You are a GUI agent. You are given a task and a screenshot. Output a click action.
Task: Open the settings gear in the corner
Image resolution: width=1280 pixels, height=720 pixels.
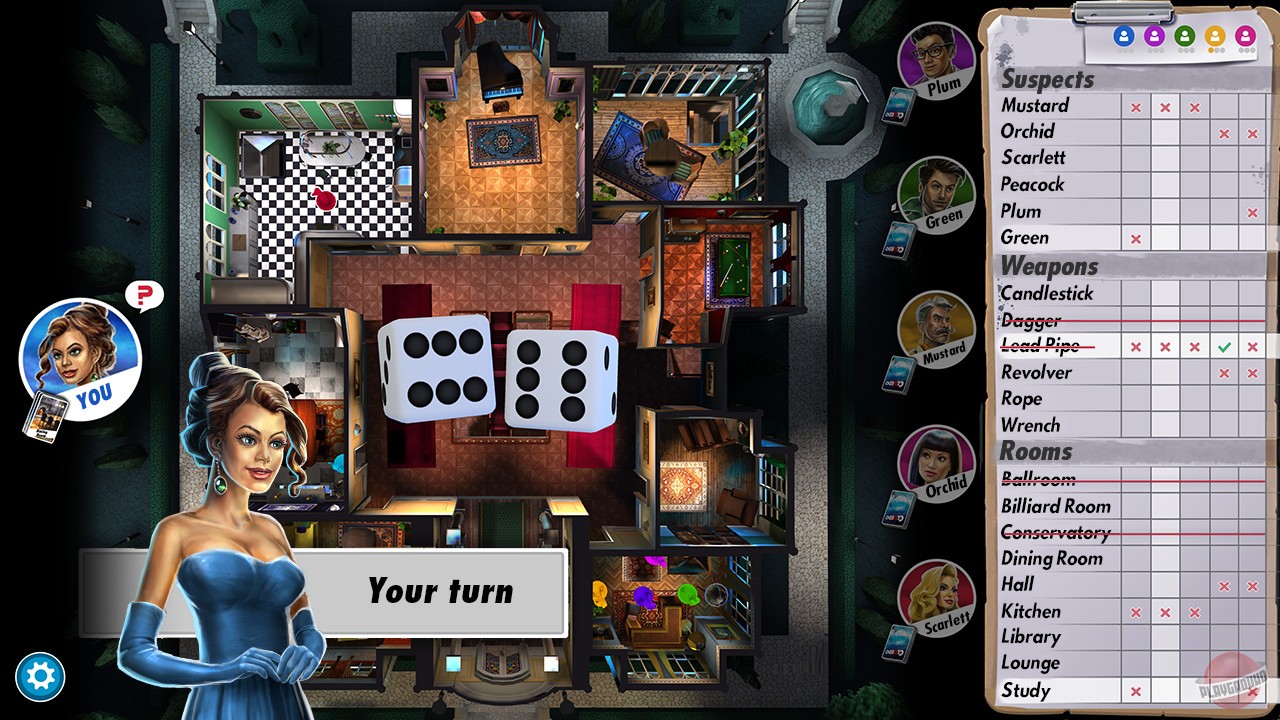pyautogui.click(x=42, y=677)
